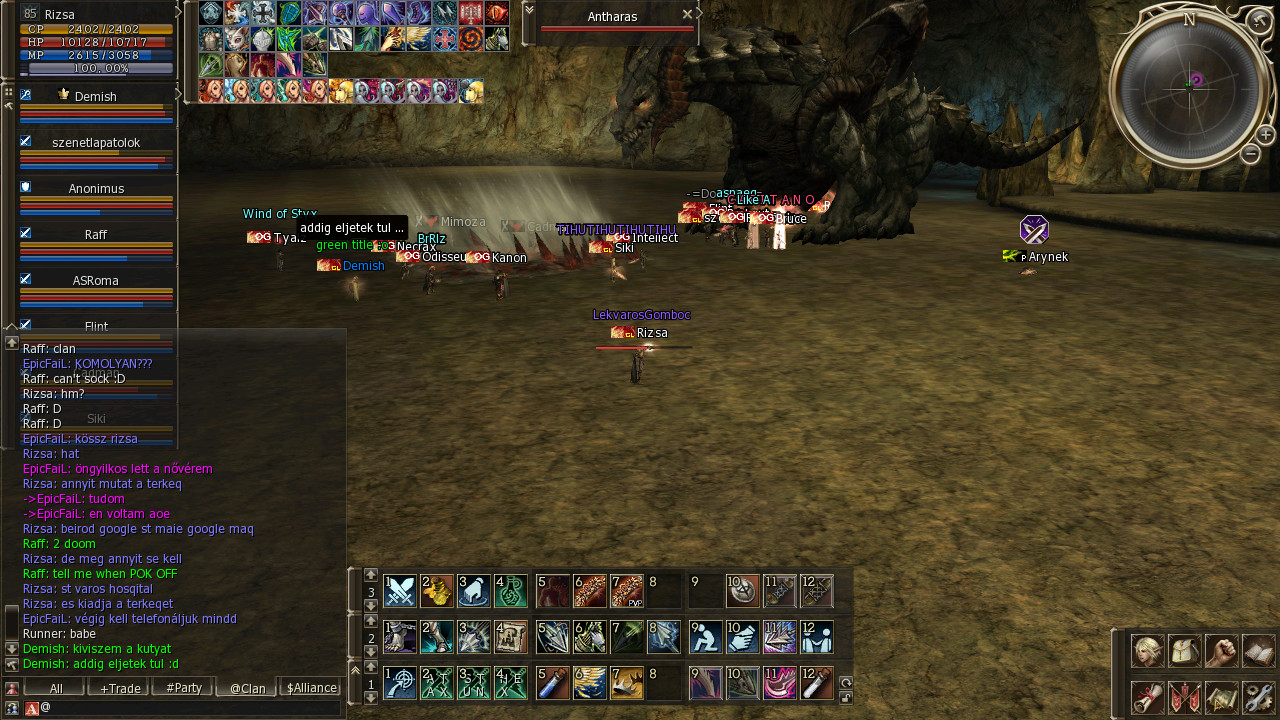Switch to the $Alliance chat tab
1280x720 pixels.
[311, 688]
